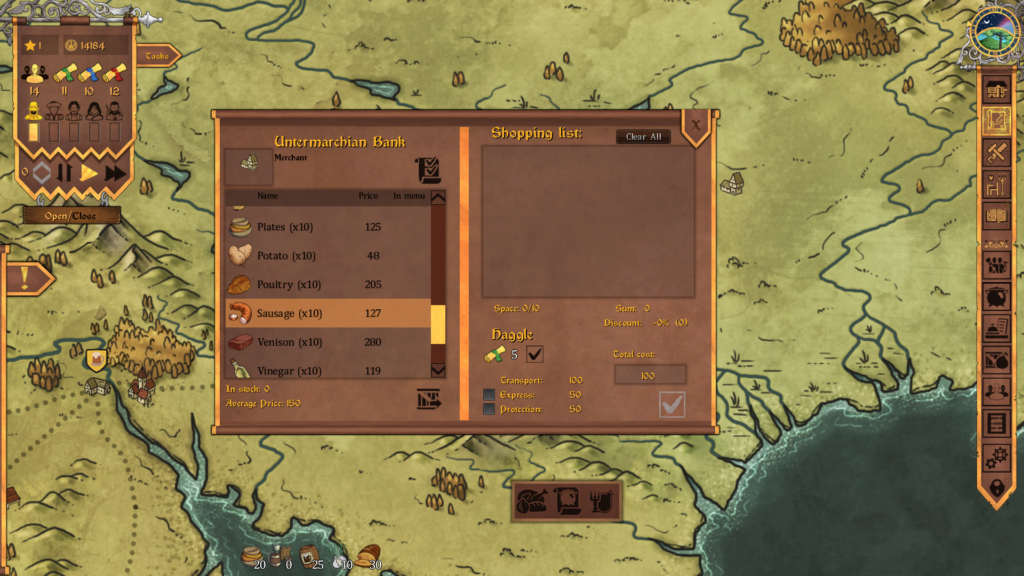This screenshot has width=1024, height=576.
Task: Pause the game time
Action: [x=65, y=173]
